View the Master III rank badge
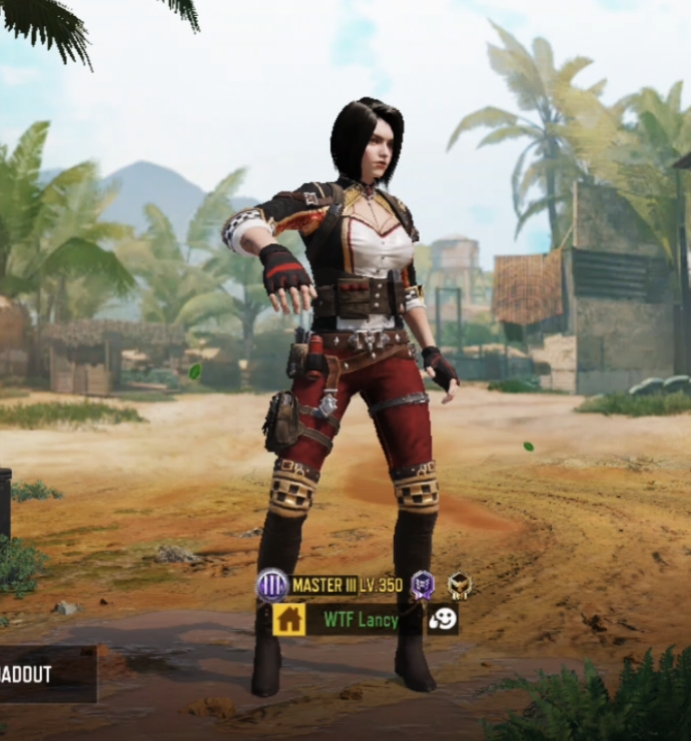 click(272, 585)
